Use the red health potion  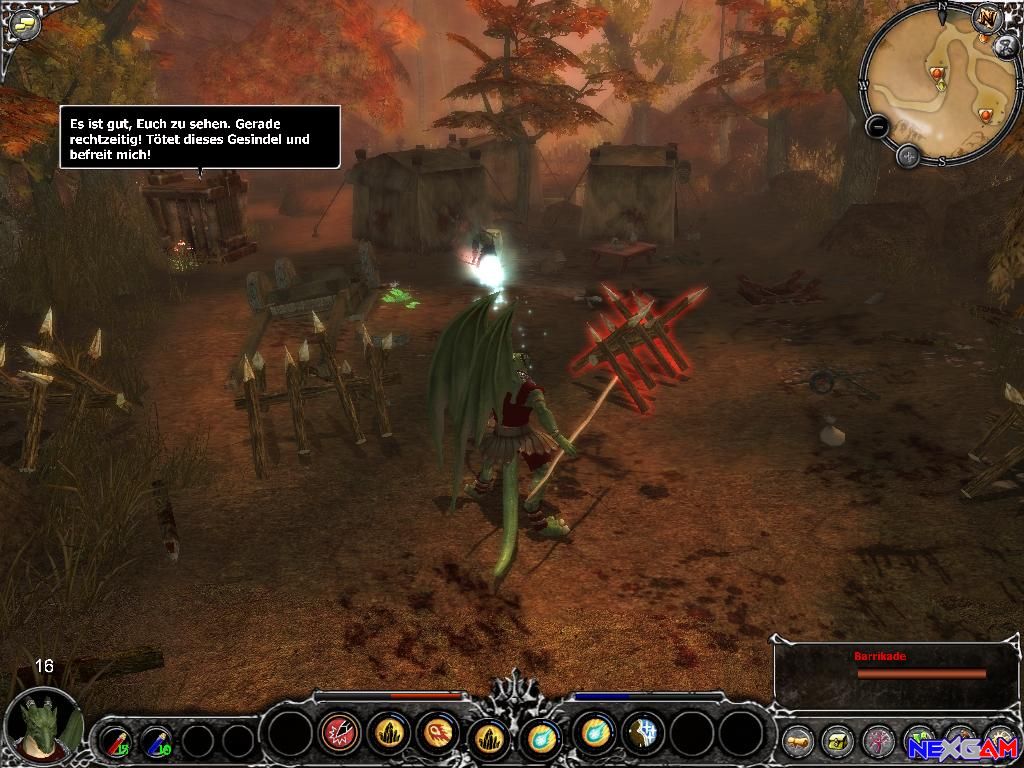[114, 741]
